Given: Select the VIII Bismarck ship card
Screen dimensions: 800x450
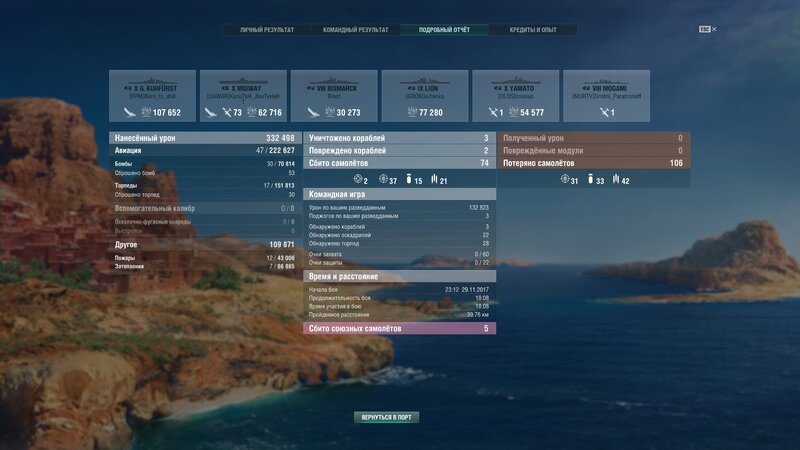Looking at the screenshot, I should [334, 96].
